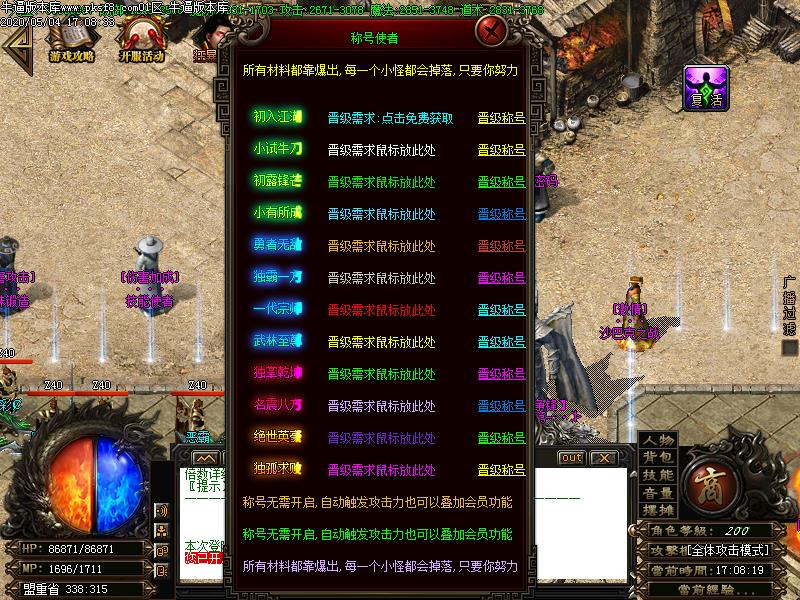This screenshot has width=800, height=600.
Task: Choose 晋级称号 for 独掌乾坤
Action: (501, 374)
